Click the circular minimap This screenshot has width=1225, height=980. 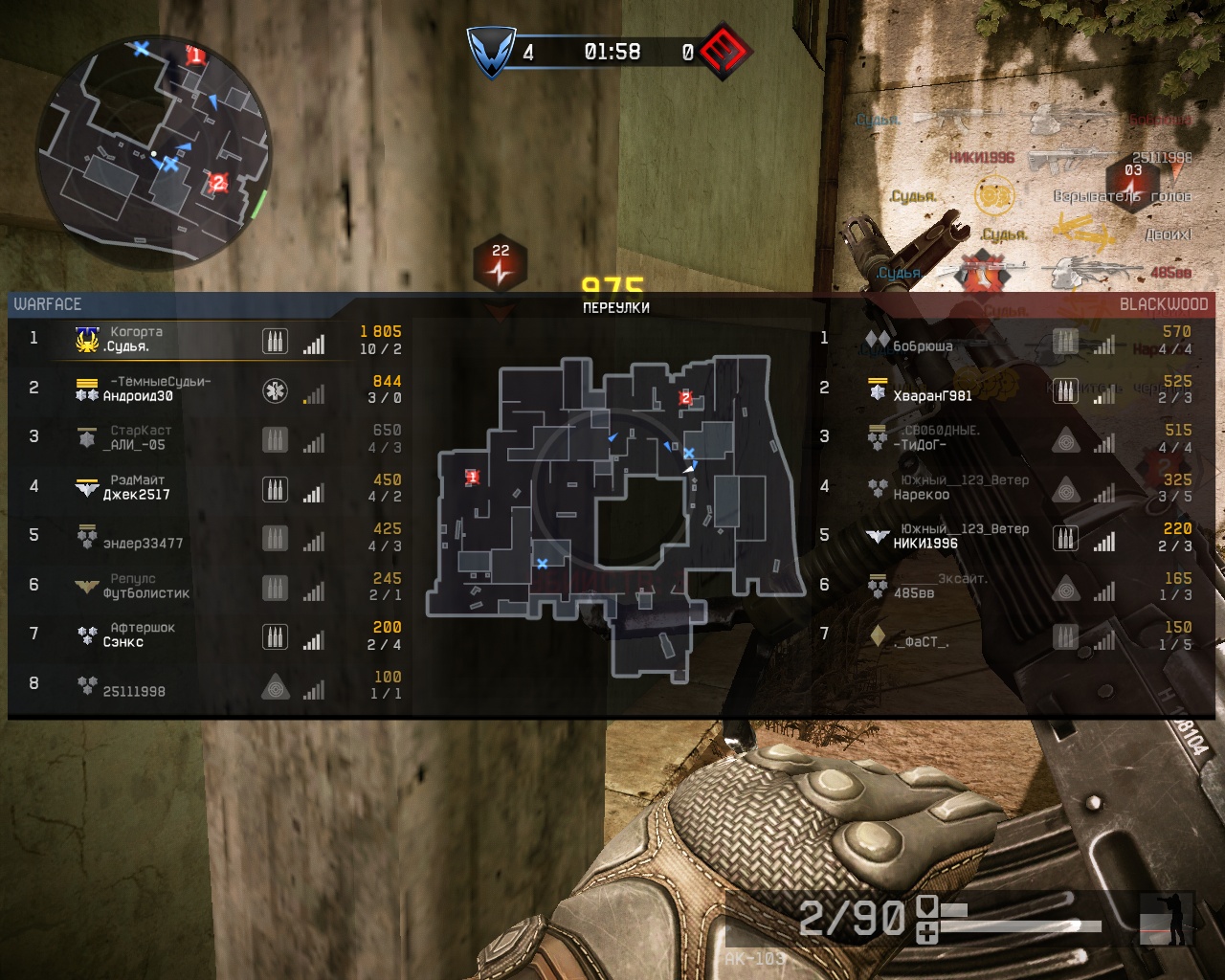pos(154,151)
